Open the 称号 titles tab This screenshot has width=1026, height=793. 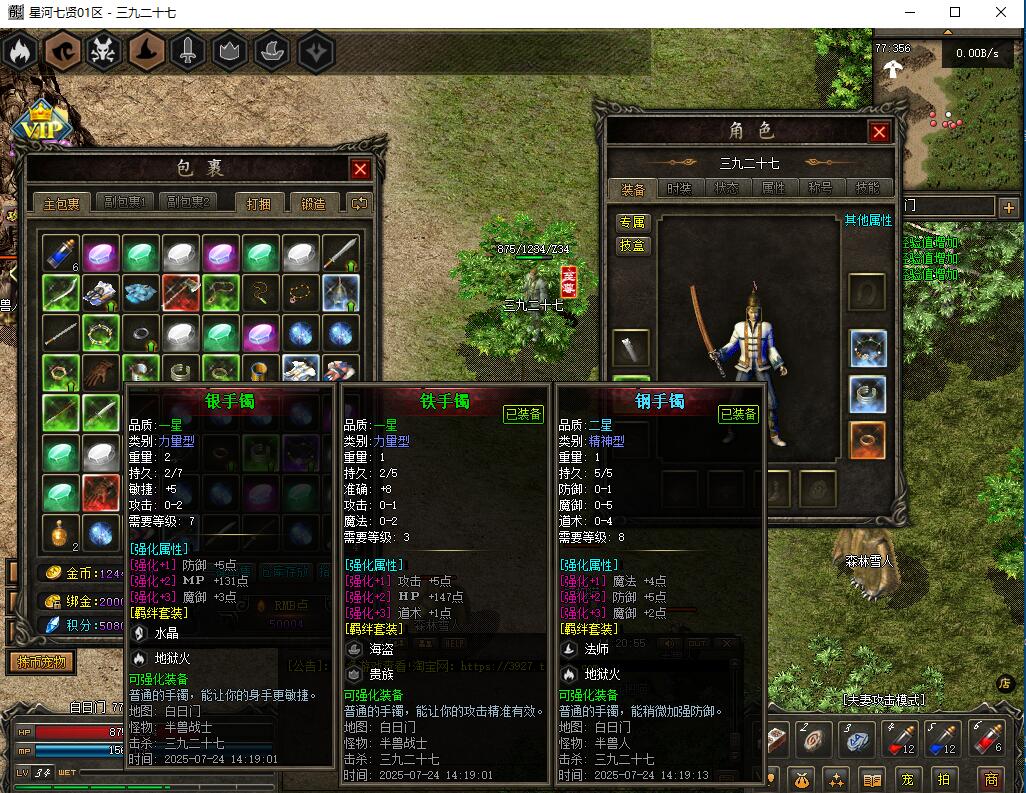[x=820, y=188]
